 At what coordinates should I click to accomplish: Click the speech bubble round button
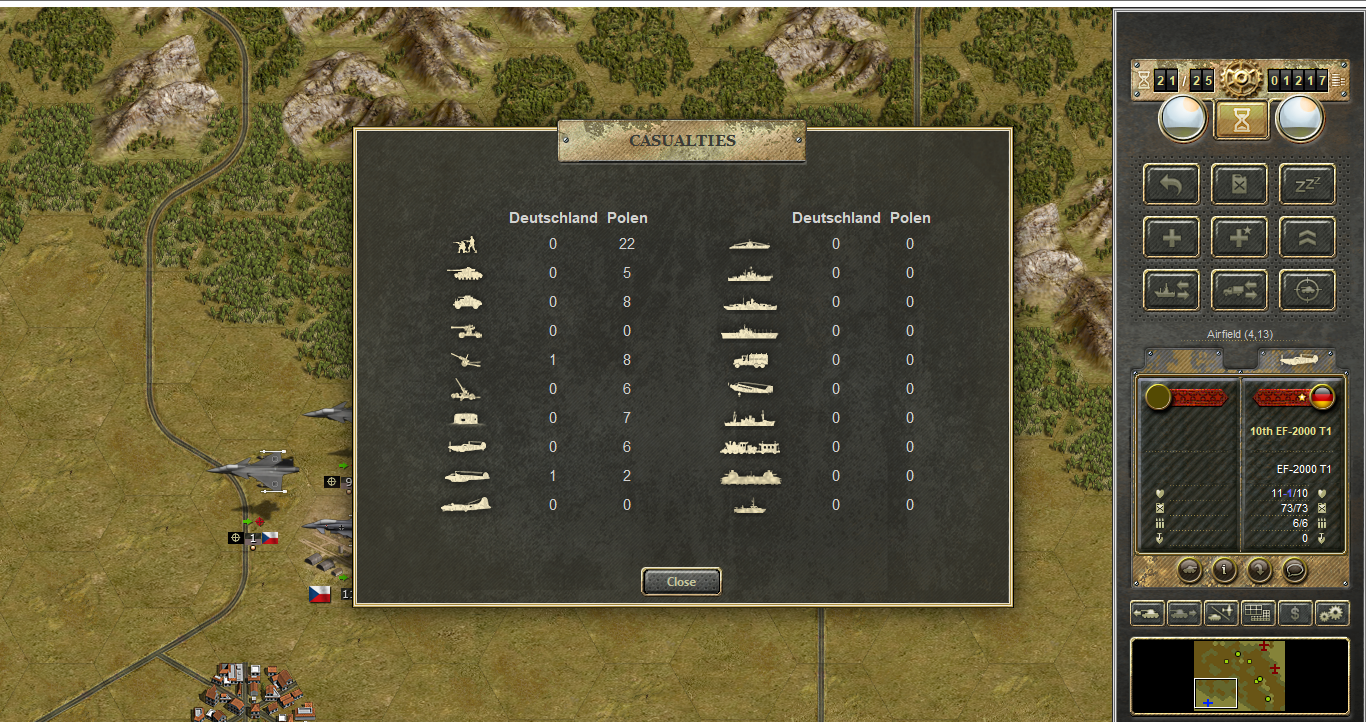click(x=1294, y=570)
